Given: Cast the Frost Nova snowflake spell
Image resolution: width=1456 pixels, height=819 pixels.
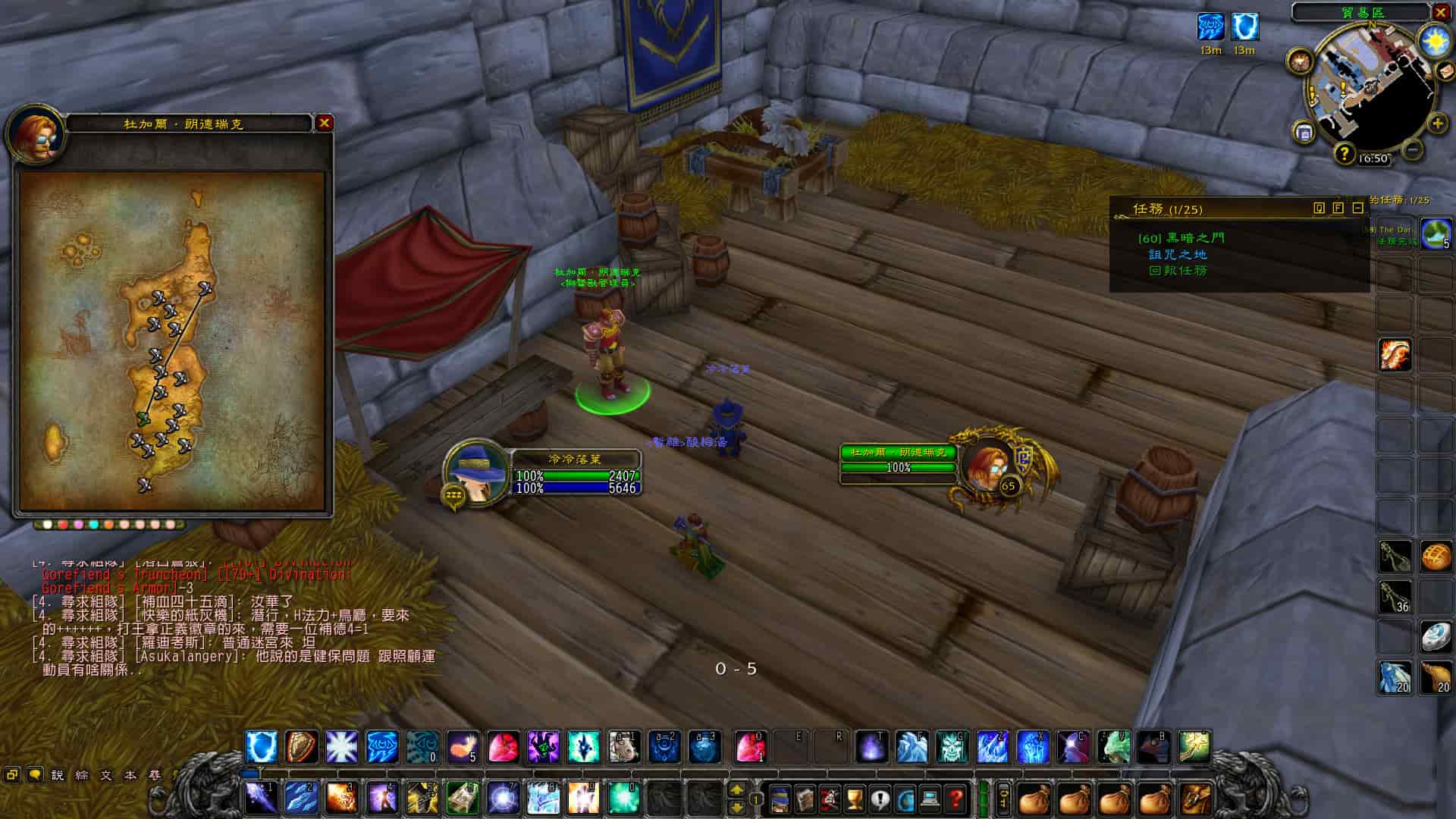Looking at the screenshot, I should click(341, 747).
